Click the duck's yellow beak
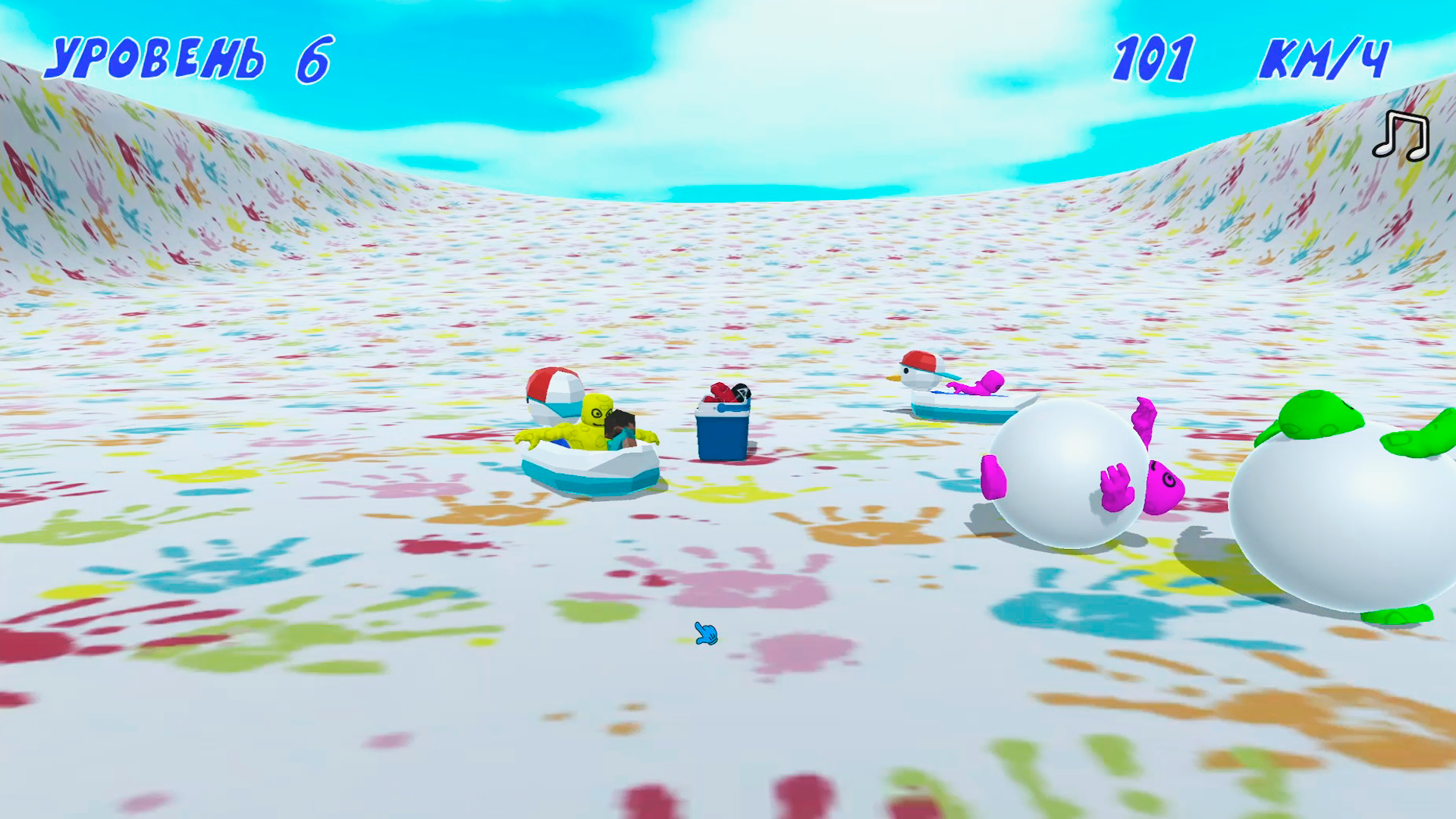This screenshot has height=819, width=1456. click(895, 377)
